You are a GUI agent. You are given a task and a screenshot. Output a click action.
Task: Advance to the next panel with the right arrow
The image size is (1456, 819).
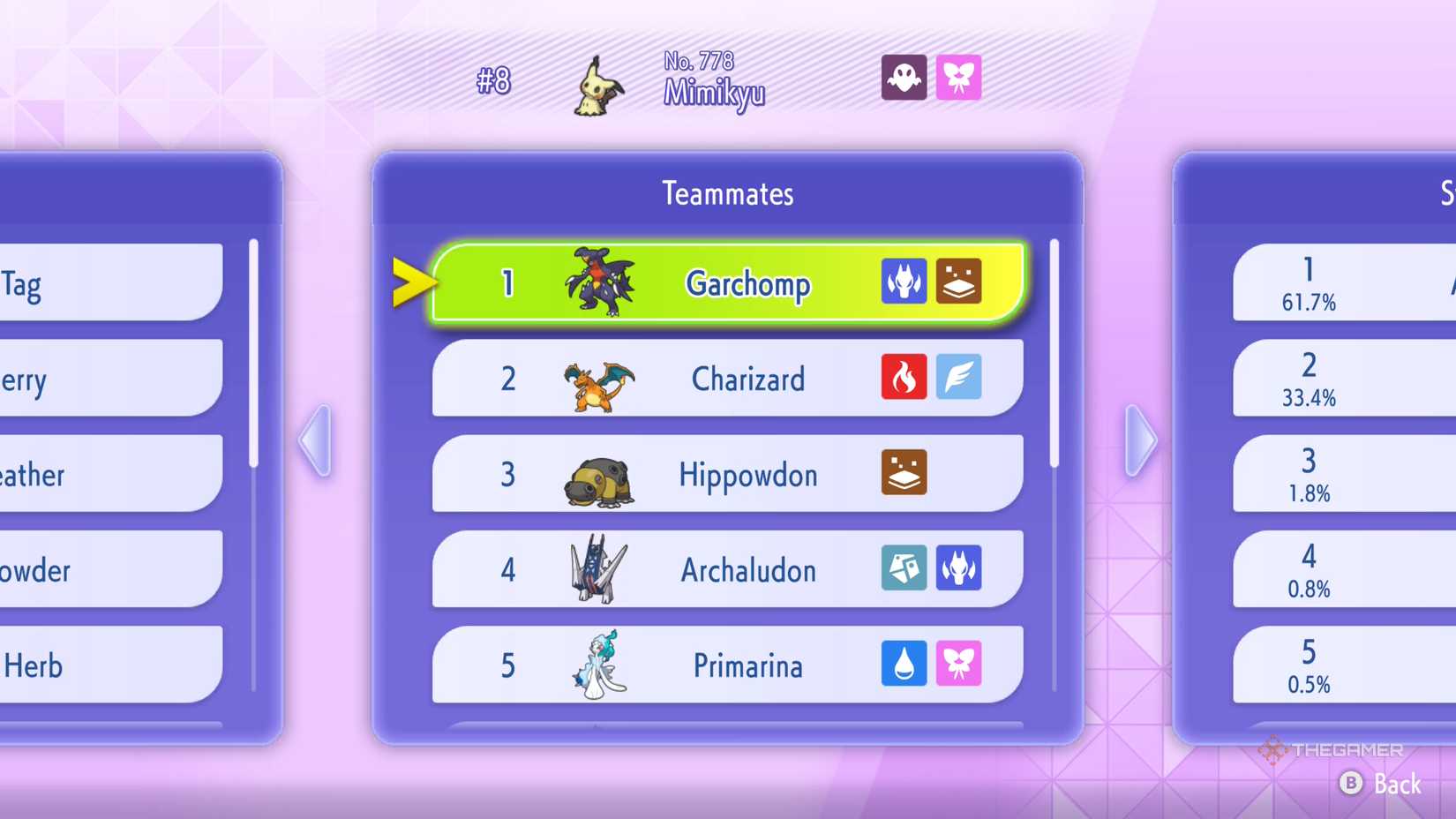click(x=1140, y=438)
